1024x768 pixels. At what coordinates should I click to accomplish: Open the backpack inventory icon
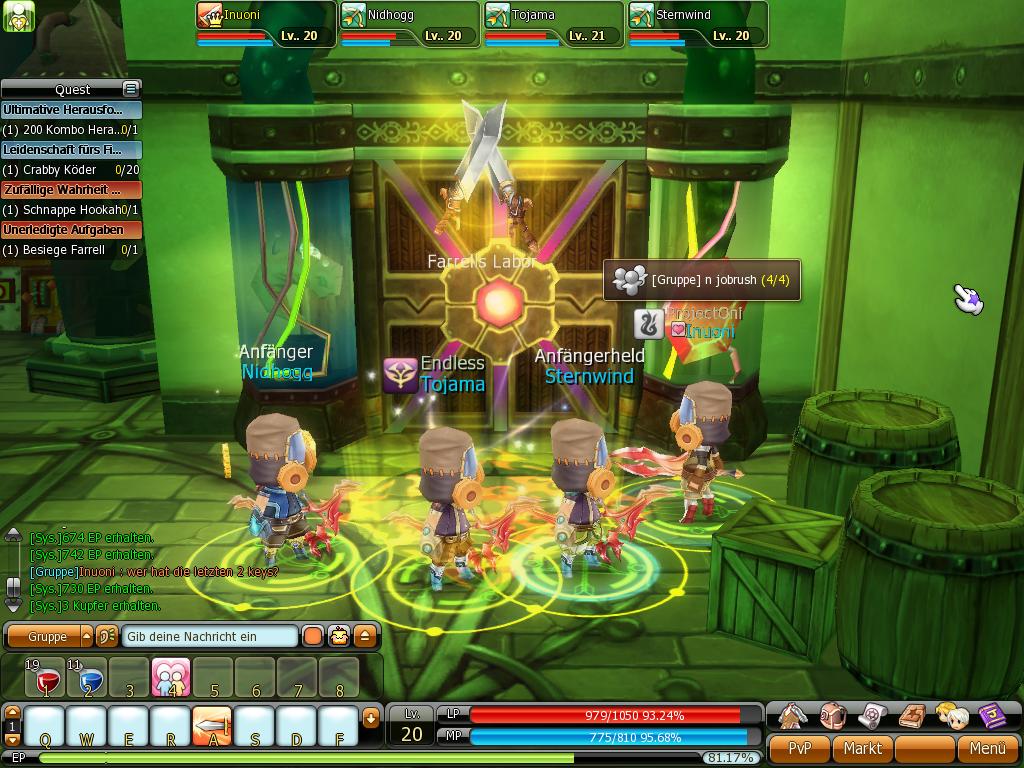(833, 715)
